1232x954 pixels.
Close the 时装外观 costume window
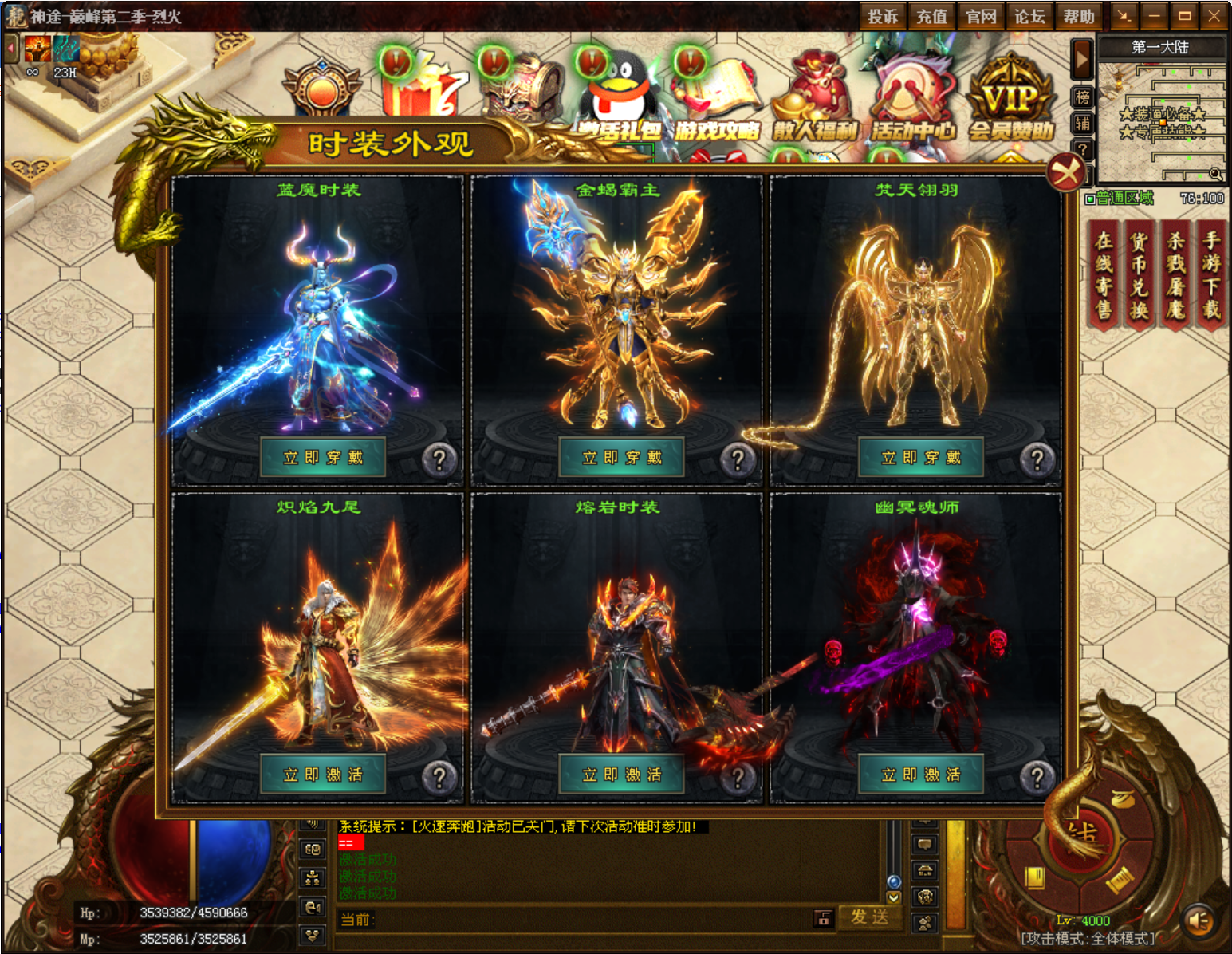point(1065,171)
